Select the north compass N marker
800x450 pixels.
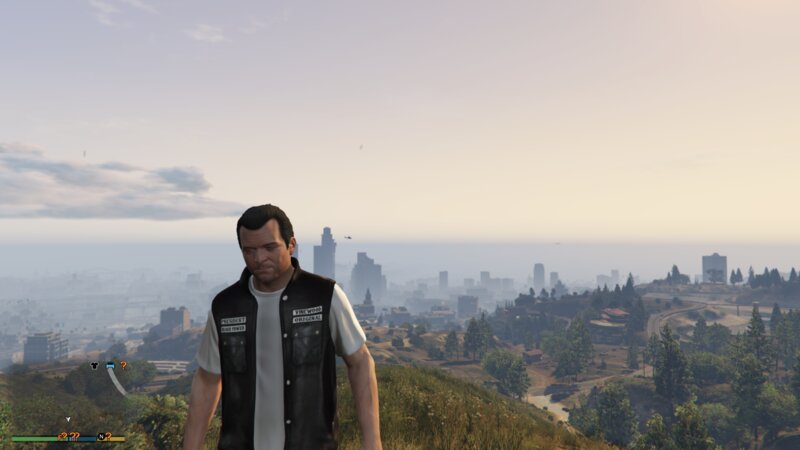coord(101,437)
